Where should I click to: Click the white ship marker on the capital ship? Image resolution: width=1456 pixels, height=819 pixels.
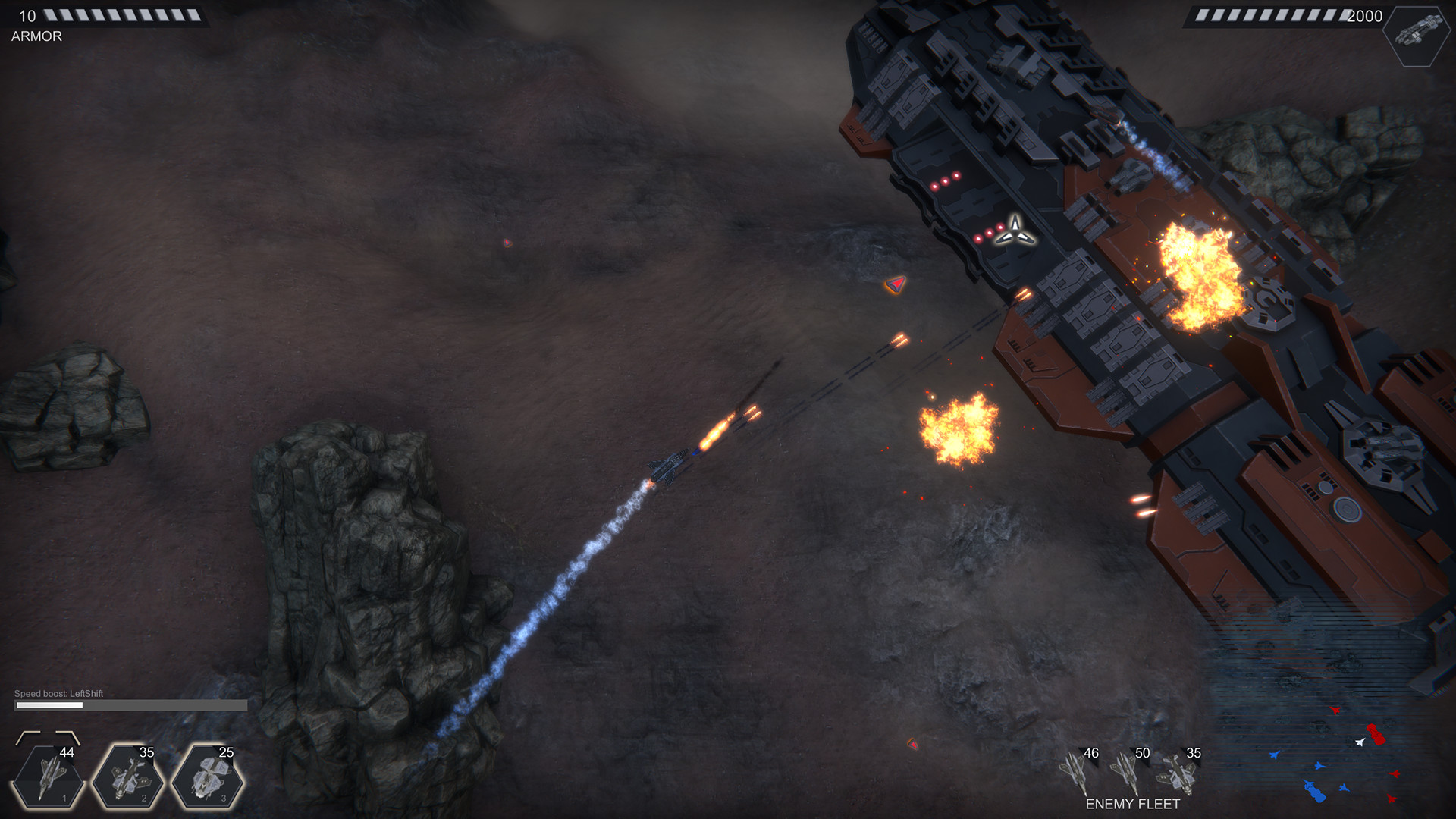[1016, 228]
